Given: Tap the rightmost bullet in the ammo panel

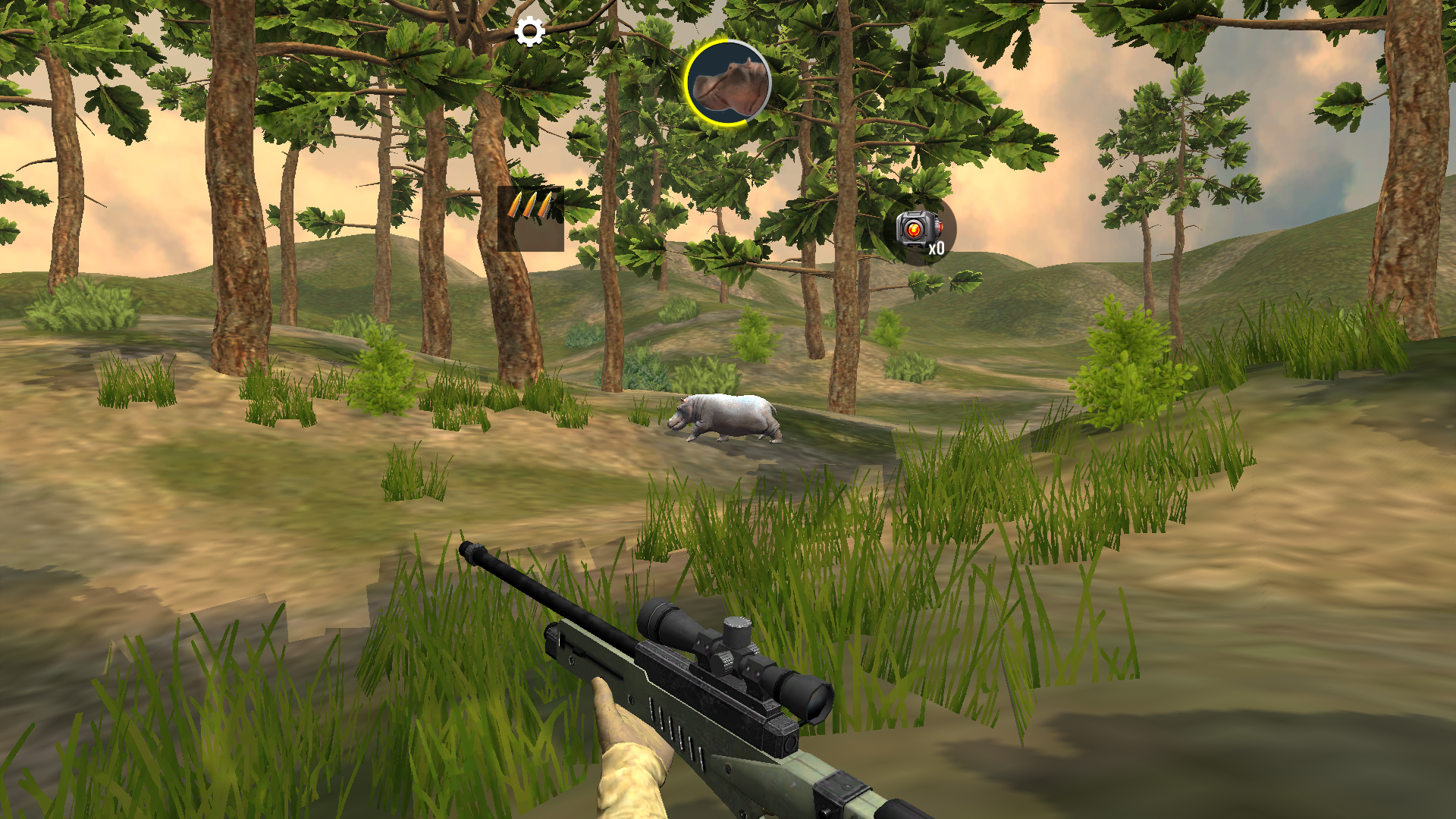Looking at the screenshot, I should click(545, 206).
